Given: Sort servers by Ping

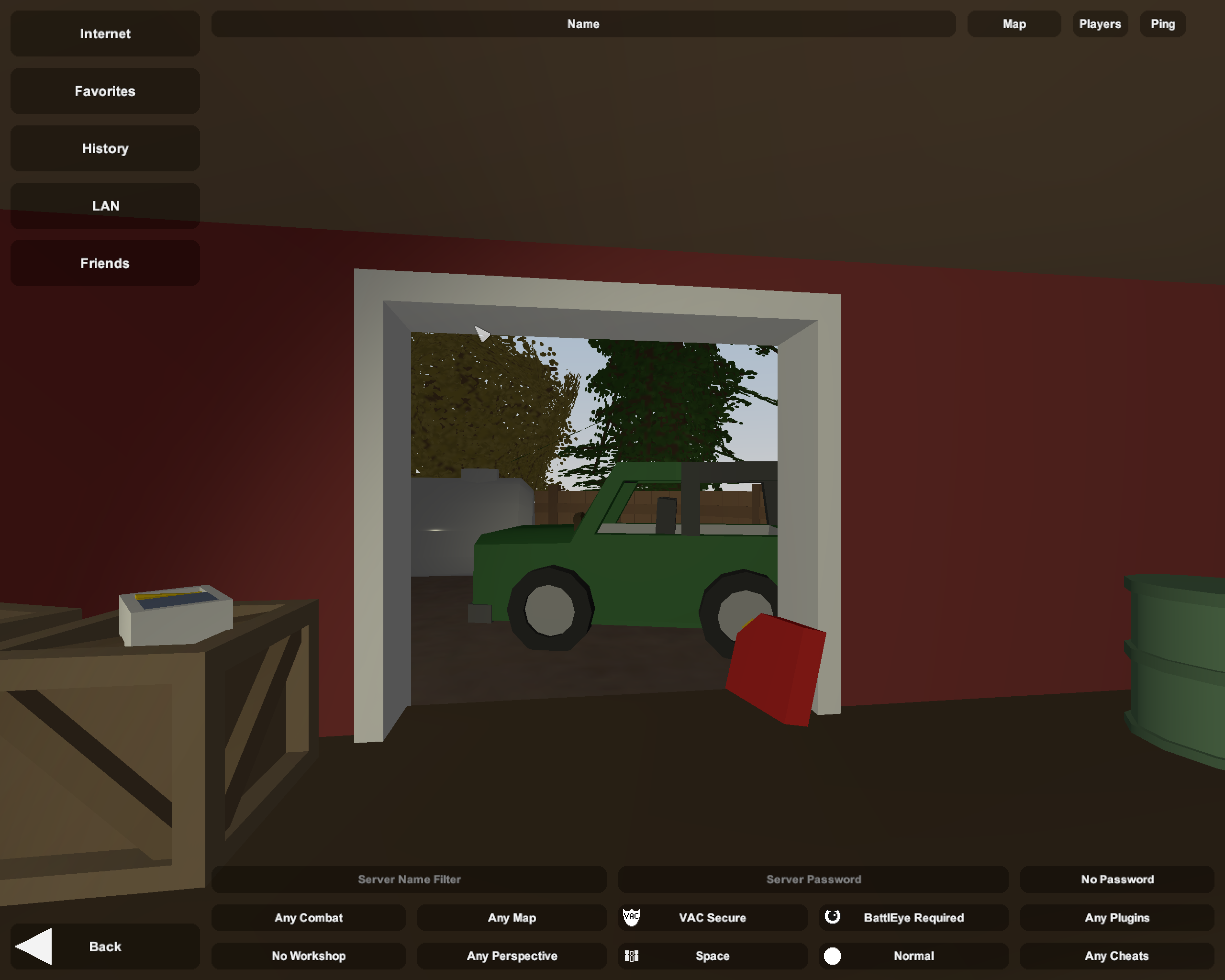Looking at the screenshot, I should [1162, 24].
